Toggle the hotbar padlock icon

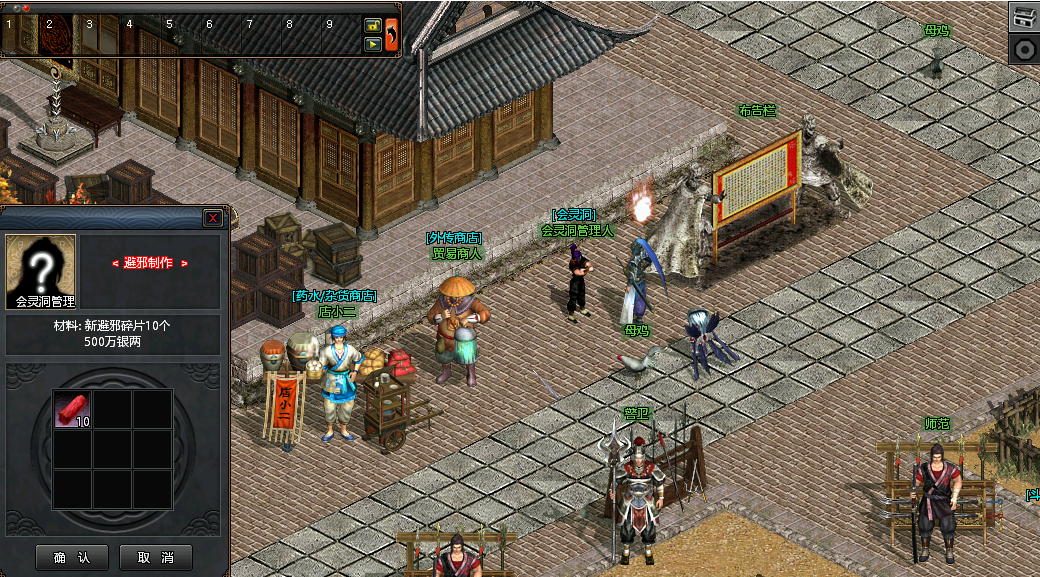[372, 25]
